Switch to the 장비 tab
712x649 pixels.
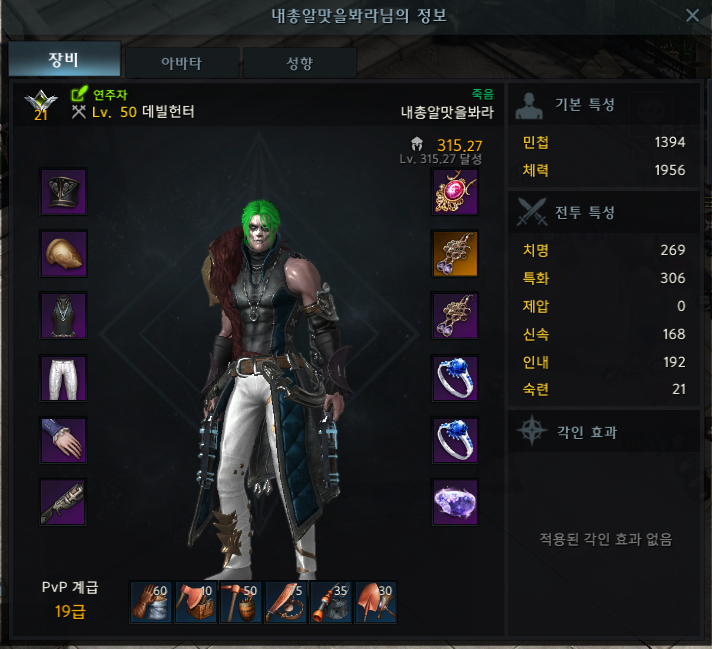[64, 60]
